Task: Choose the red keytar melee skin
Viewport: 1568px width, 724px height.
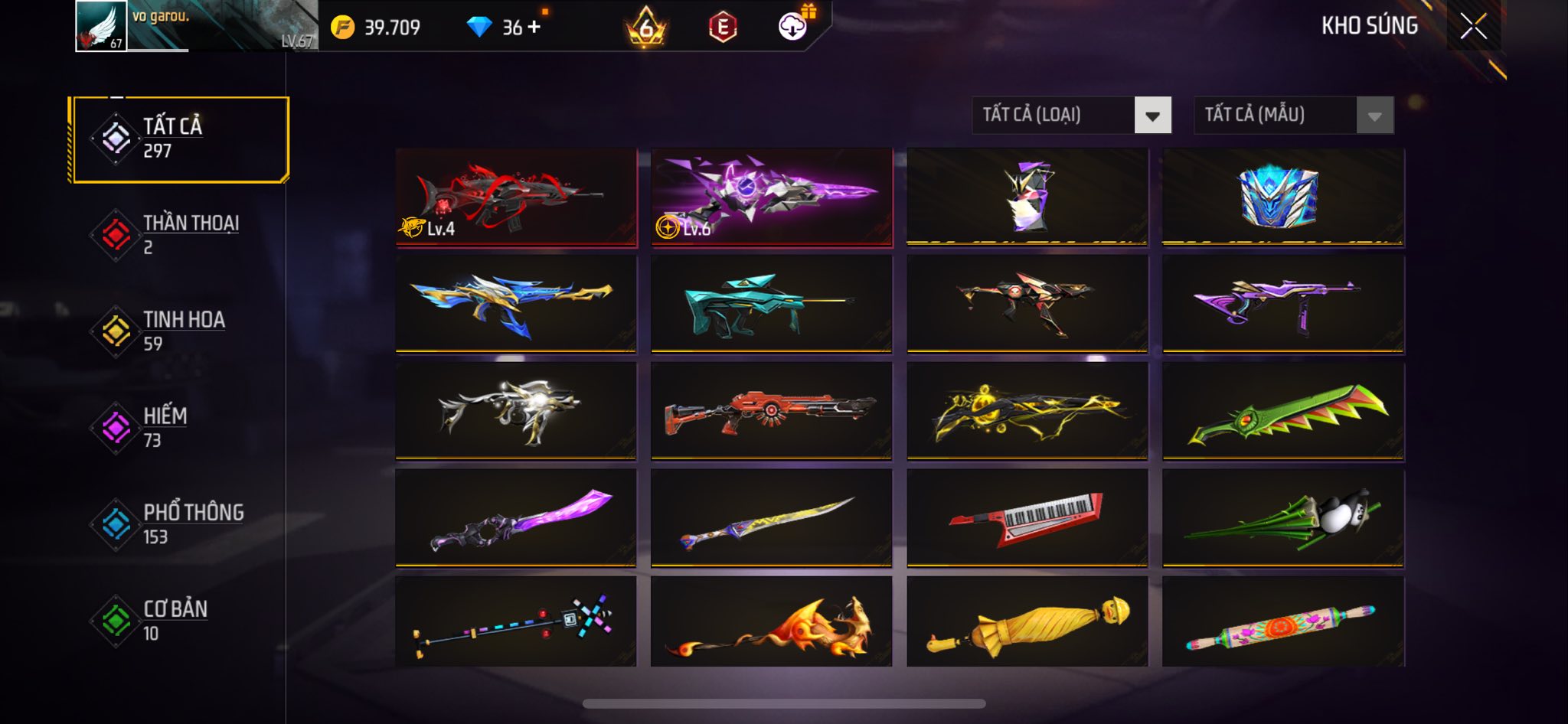Action: click(x=1027, y=518)
